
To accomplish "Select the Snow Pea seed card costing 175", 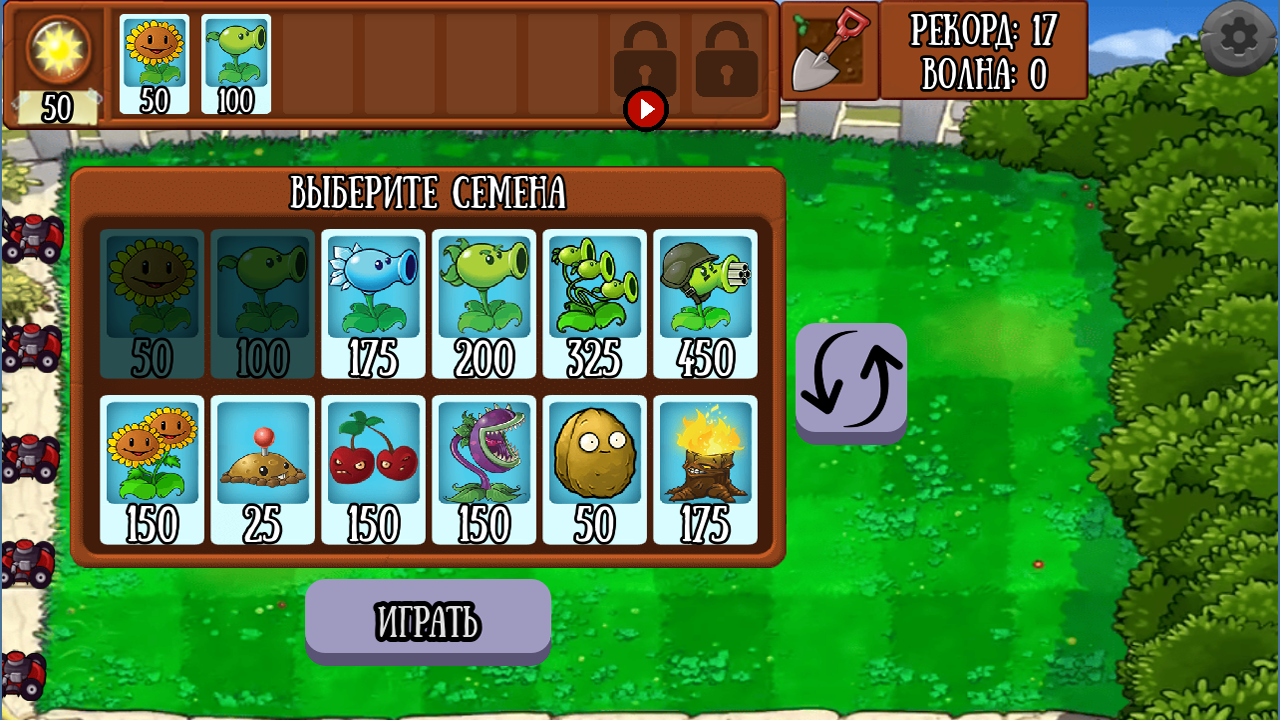I will tap(373, 304).
